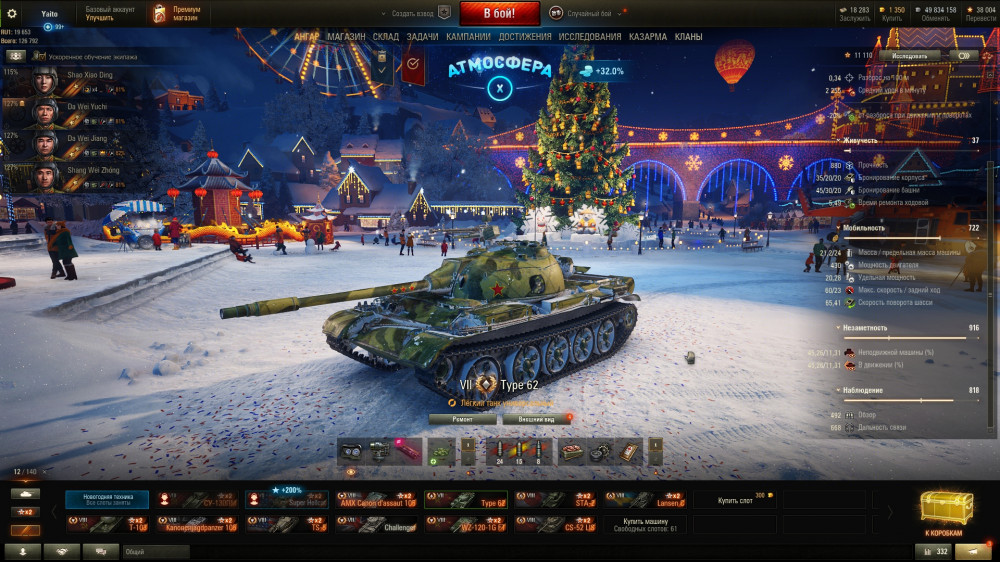1000x562 pixels.
Task: Go to the КАМПАНИИ tab
Action: pos(468,37)
